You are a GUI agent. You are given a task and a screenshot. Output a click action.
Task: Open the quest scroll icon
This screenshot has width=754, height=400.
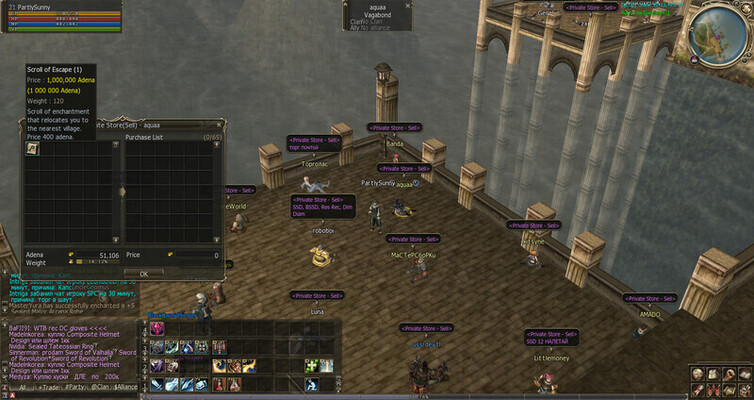tap(698, 388)
